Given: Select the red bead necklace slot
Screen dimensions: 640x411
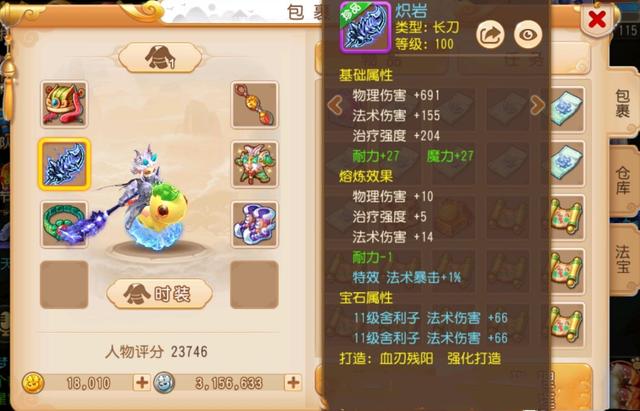Looking at the screenshot, I should click(x=254, y=104).
